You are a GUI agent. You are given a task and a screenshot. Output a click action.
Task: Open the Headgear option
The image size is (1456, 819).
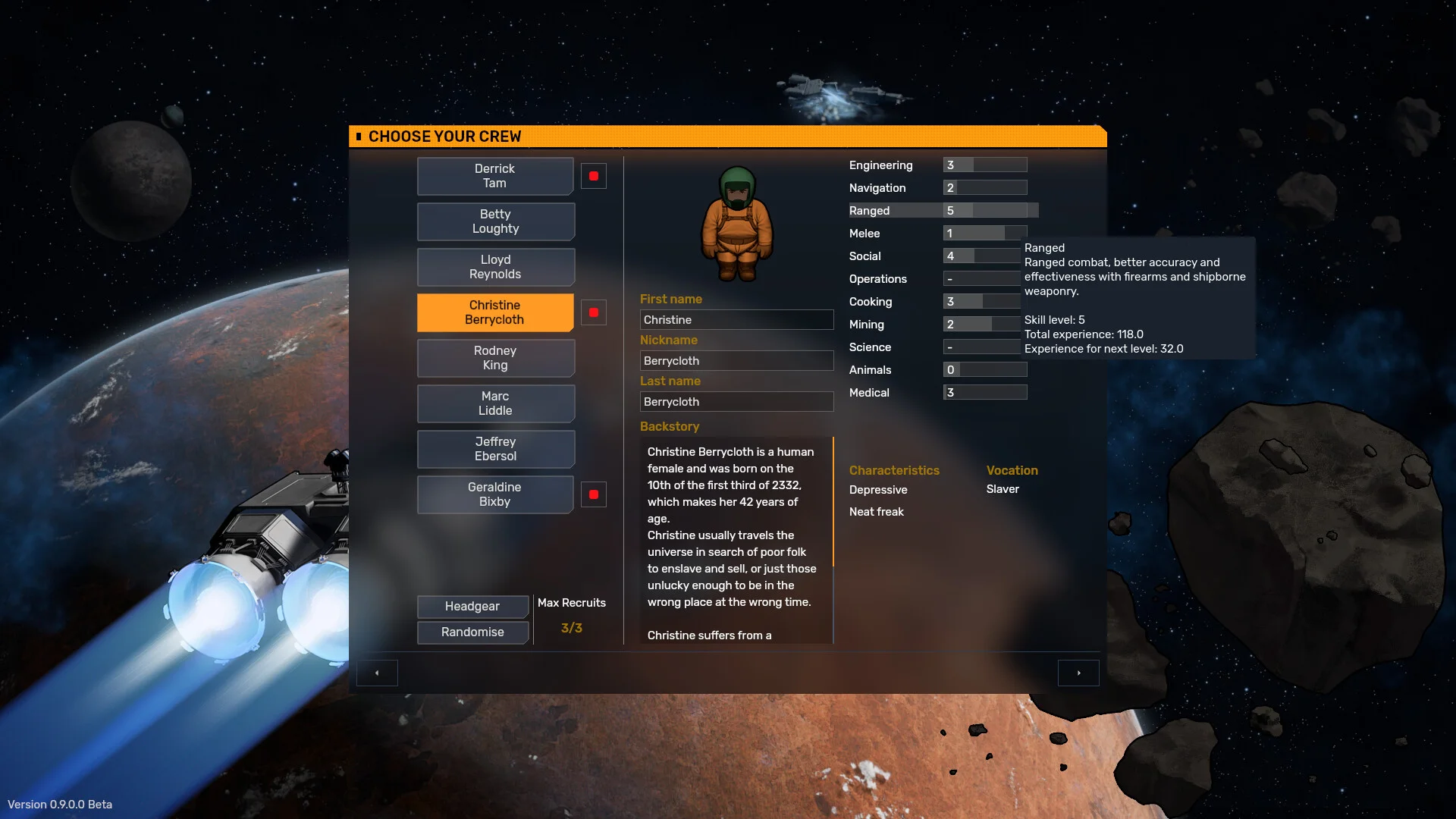[x=472, y=607]
